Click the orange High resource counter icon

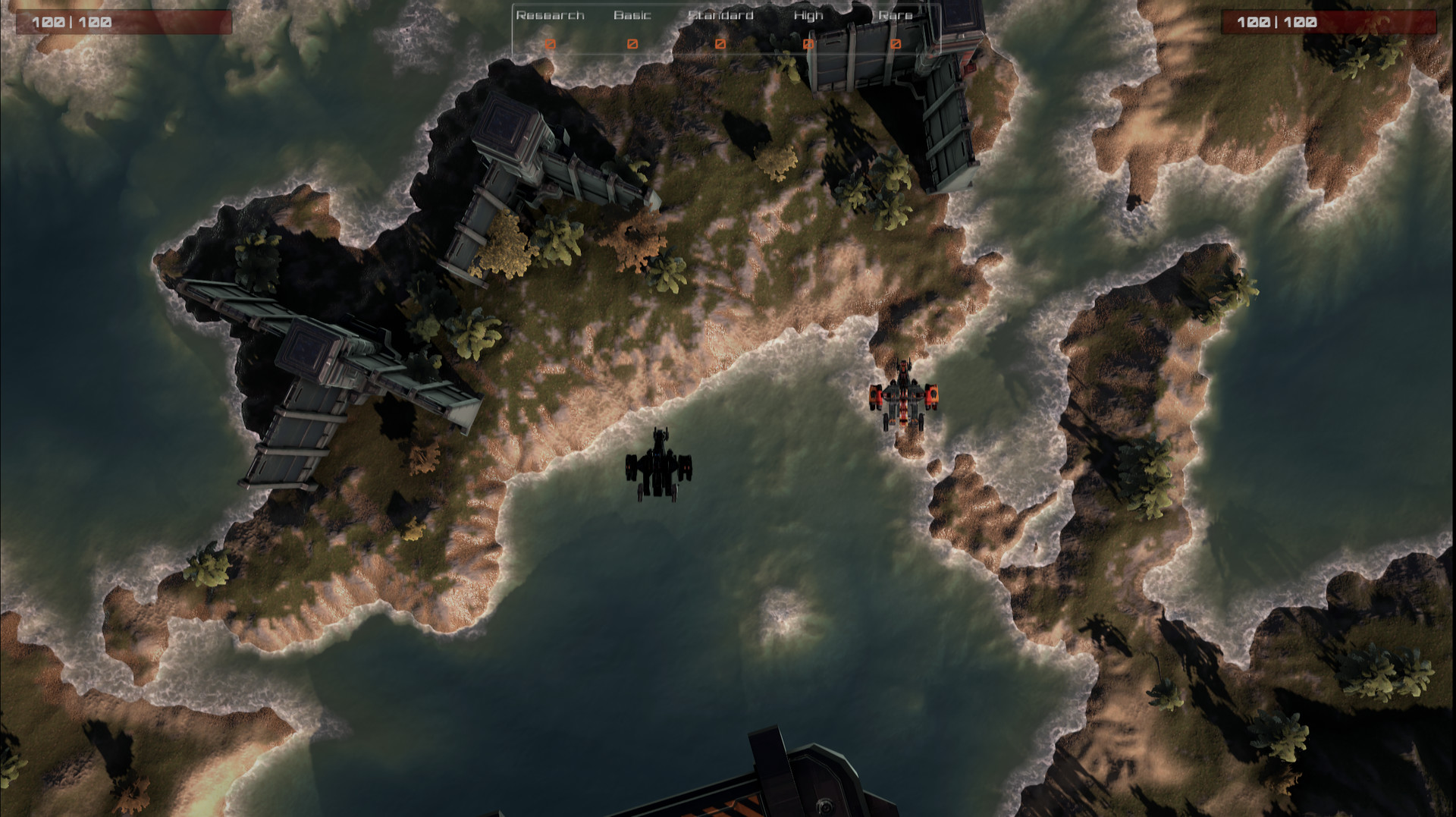807,44
